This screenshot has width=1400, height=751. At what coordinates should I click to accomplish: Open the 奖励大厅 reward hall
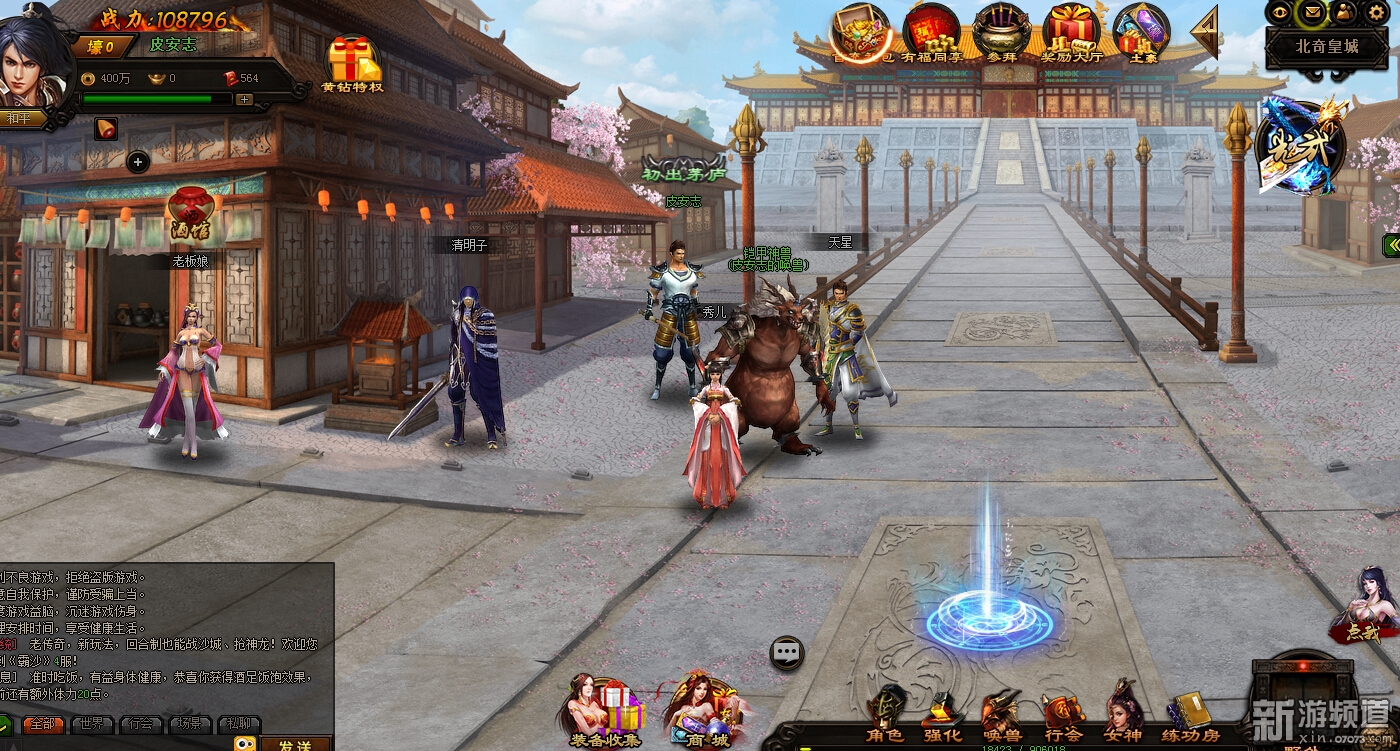pos(1071,33)
